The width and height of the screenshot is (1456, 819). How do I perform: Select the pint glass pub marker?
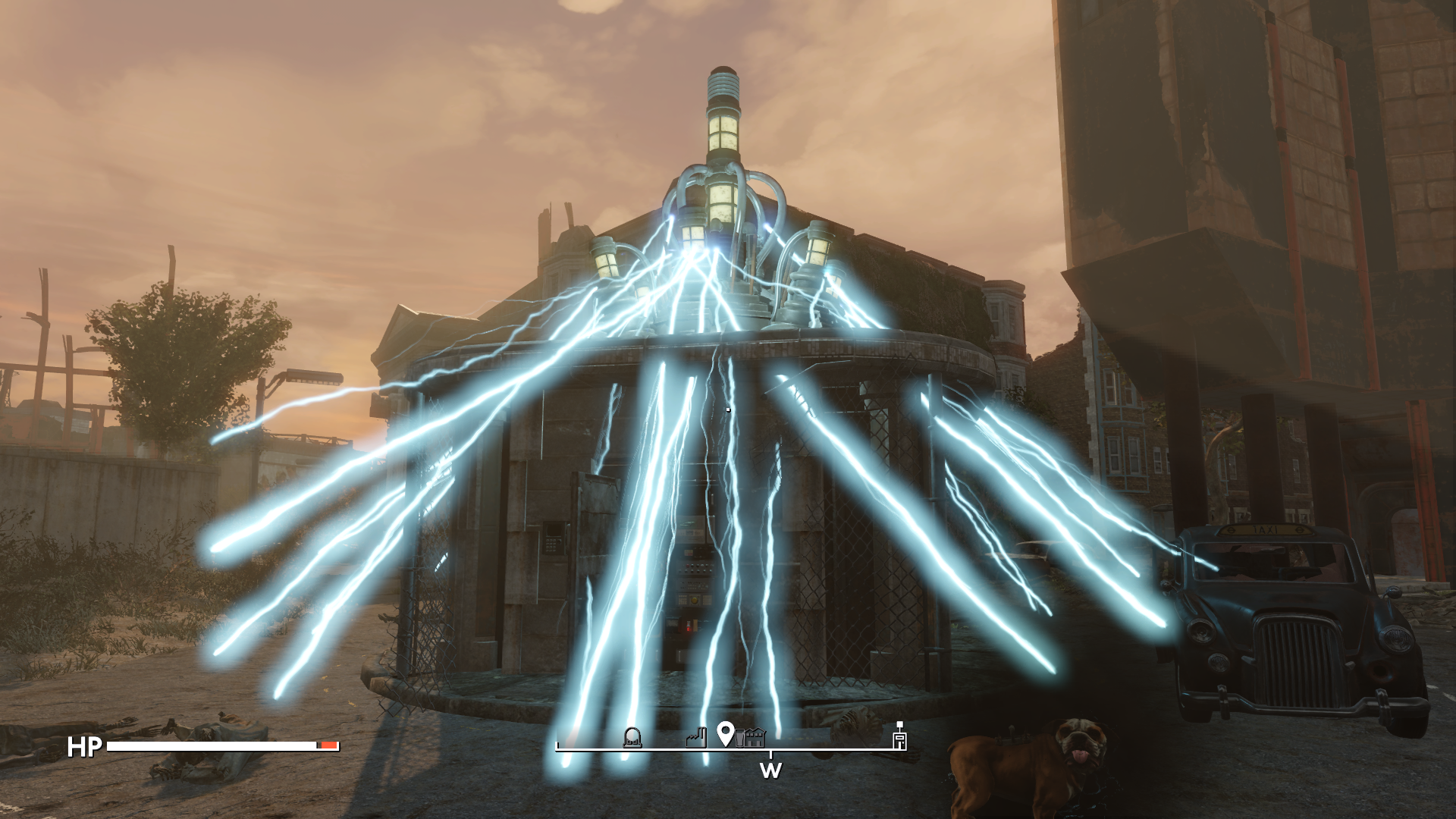pyautogui.click(x=739, y=738)
